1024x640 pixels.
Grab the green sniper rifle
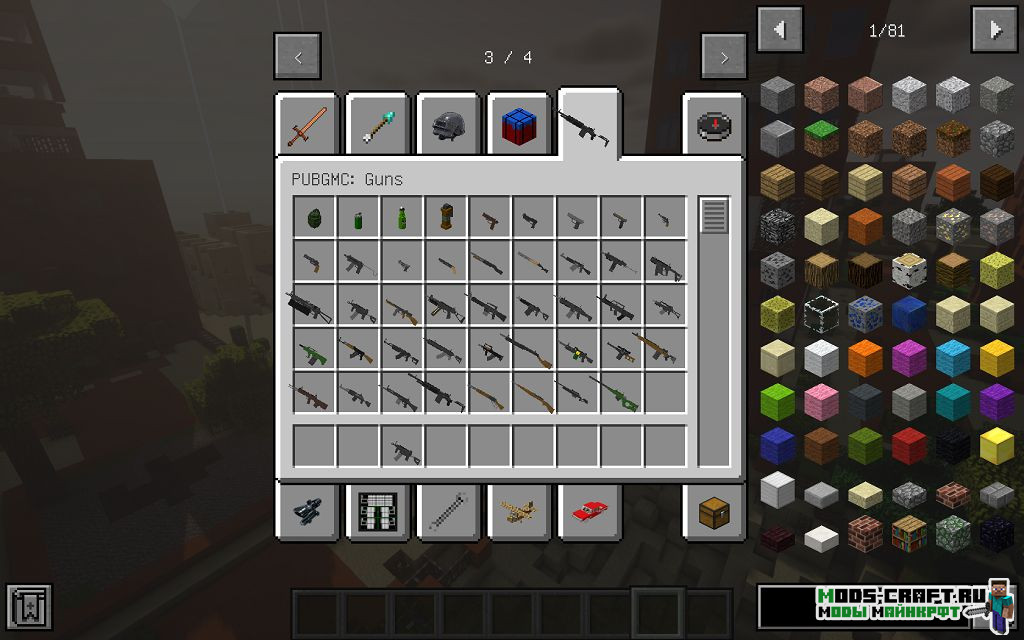click(x=621, y=394)
